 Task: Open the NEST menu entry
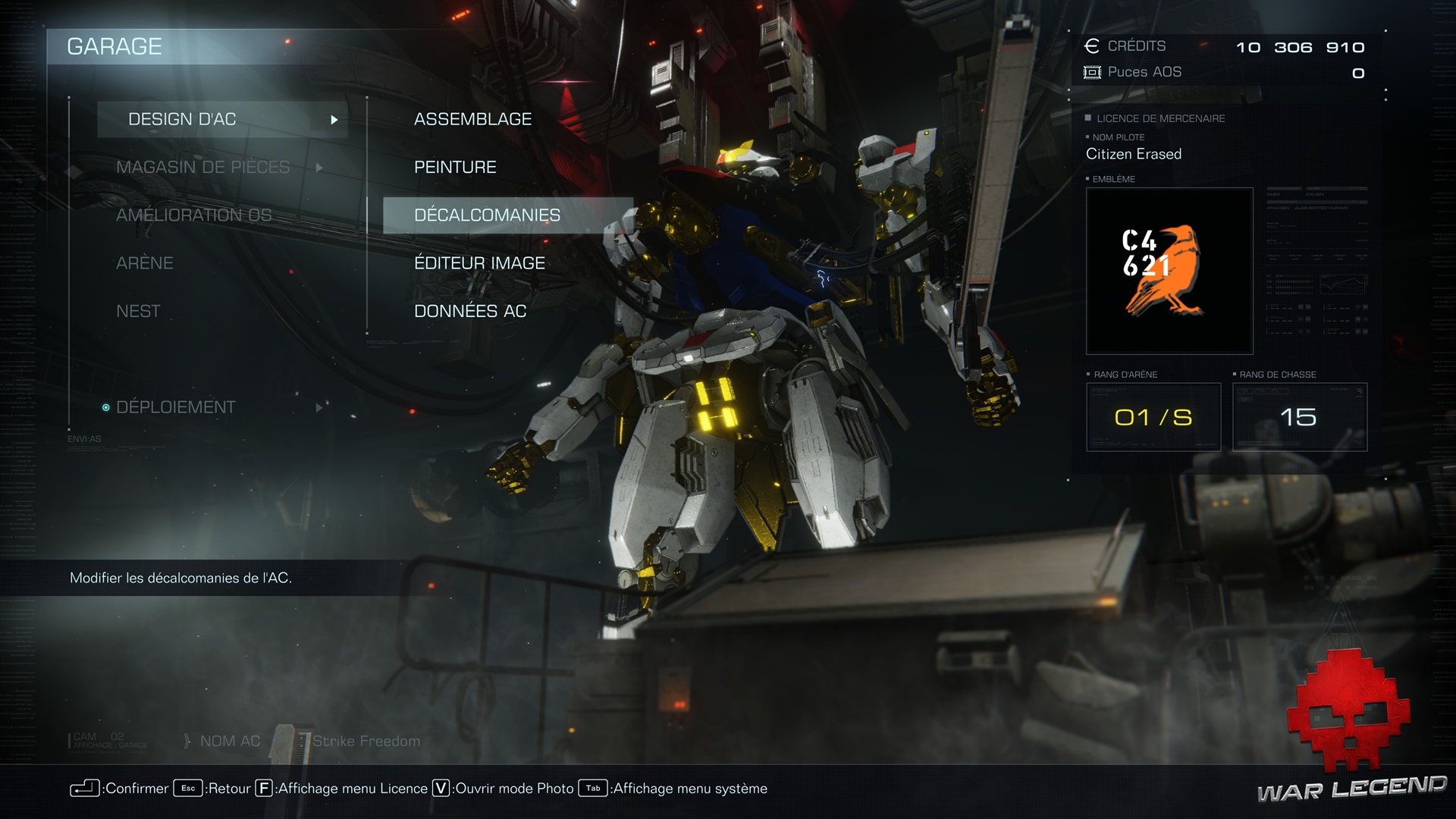click(138, 311)
